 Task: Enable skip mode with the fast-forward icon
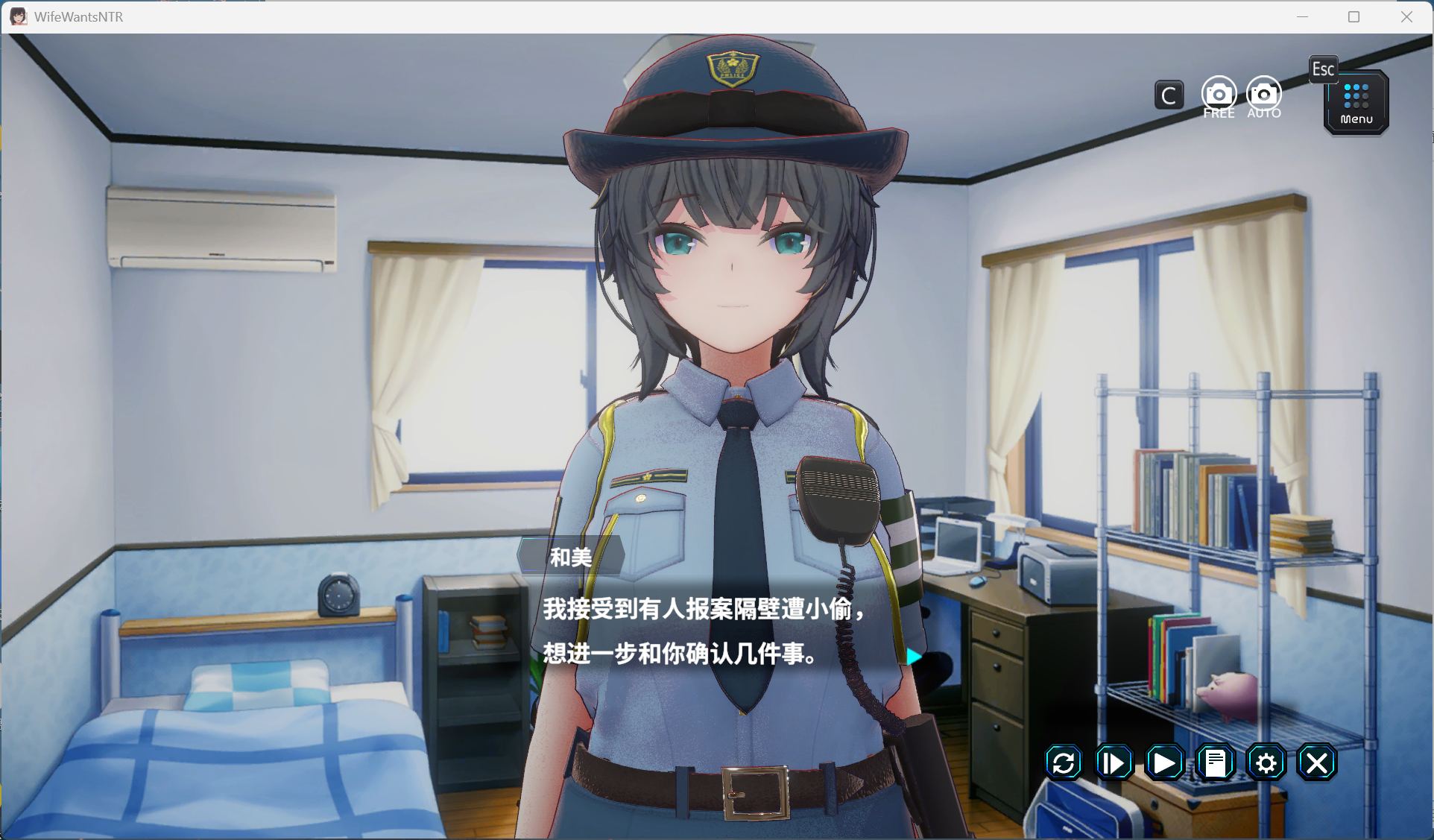click(1114, 762)
